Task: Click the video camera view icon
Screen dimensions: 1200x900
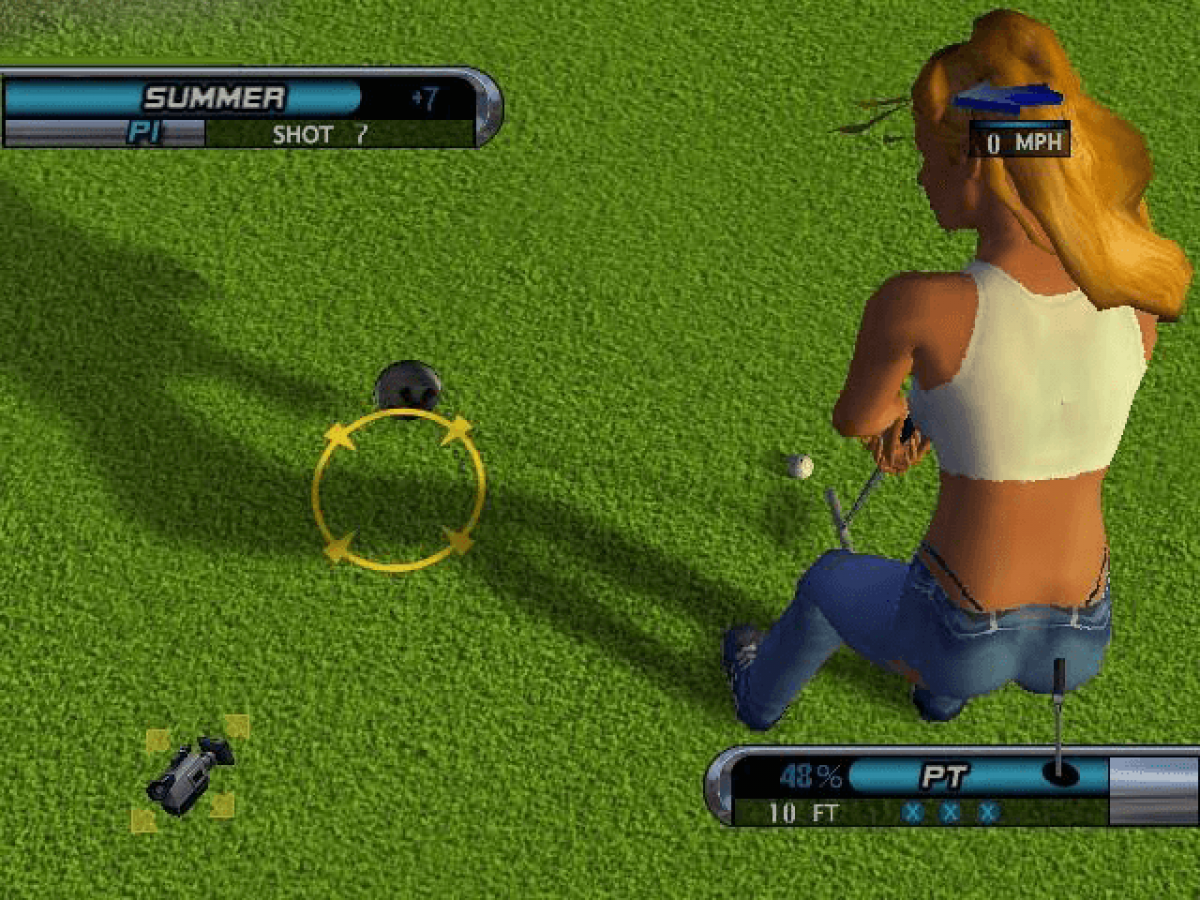Action: [x=189, y=772]
